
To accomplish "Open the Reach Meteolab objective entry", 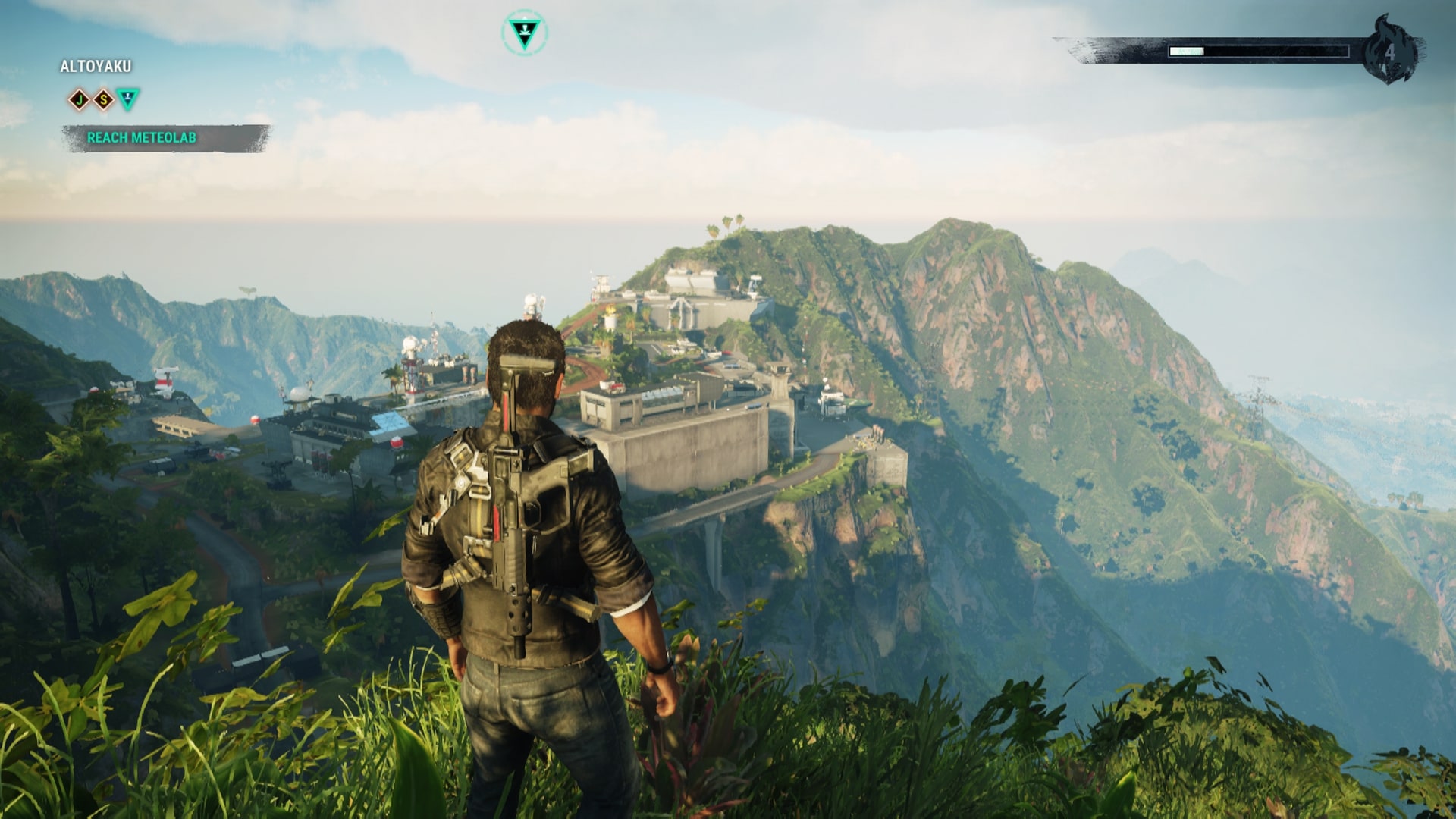I will coord(143,139).
